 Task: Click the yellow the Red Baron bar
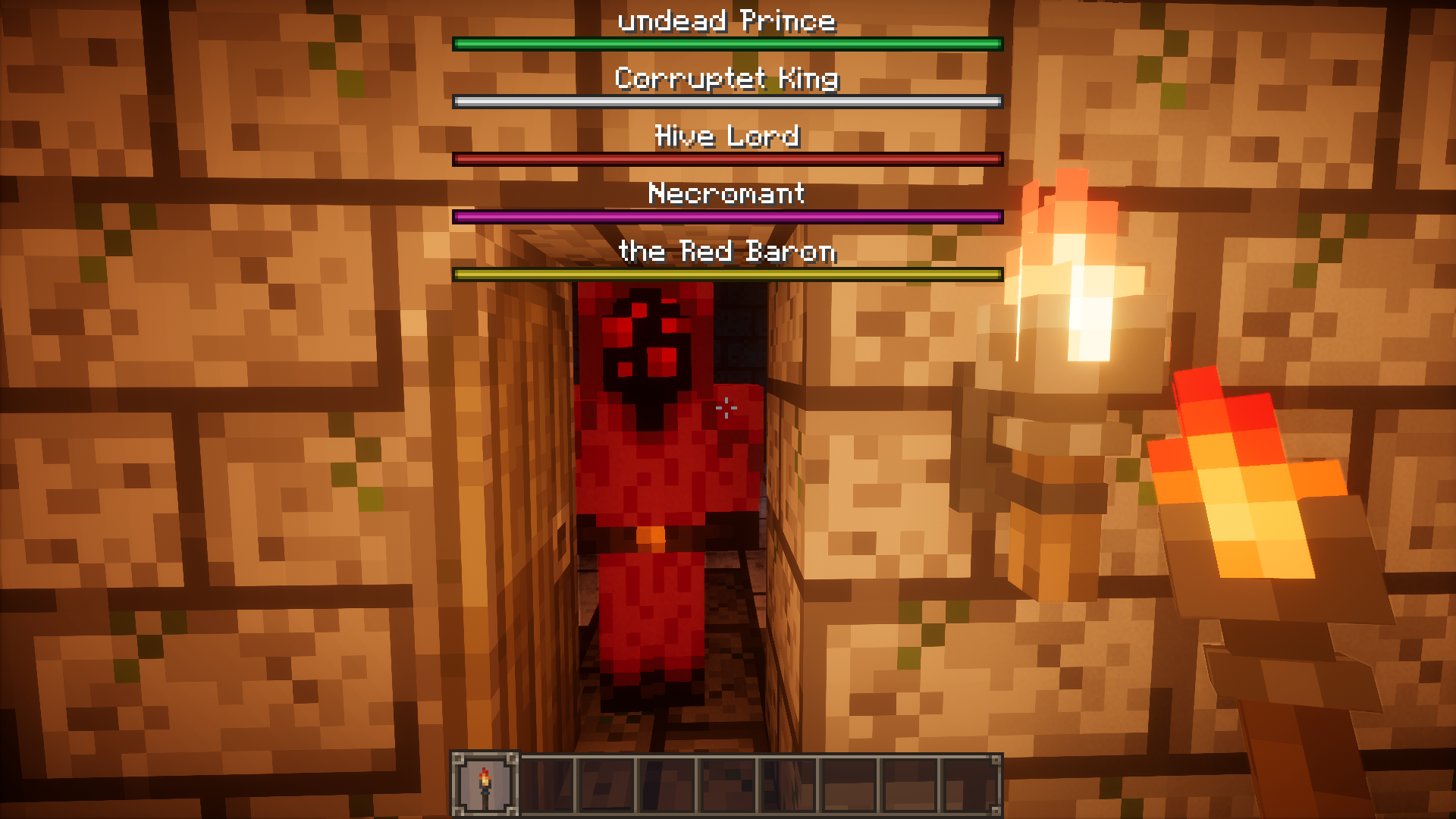(x=726, y=274)
